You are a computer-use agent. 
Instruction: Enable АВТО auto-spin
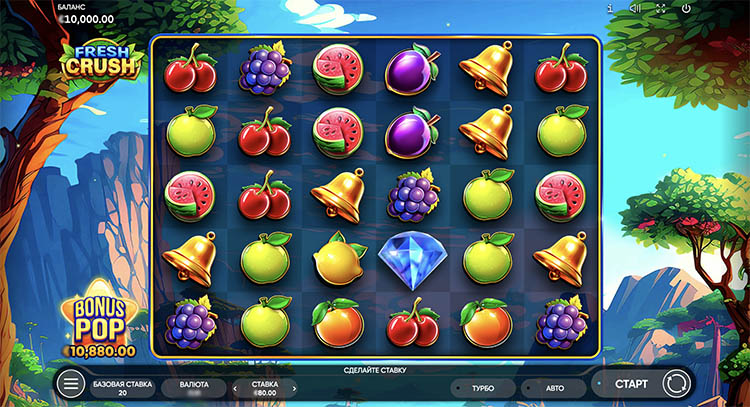[553, 388]
